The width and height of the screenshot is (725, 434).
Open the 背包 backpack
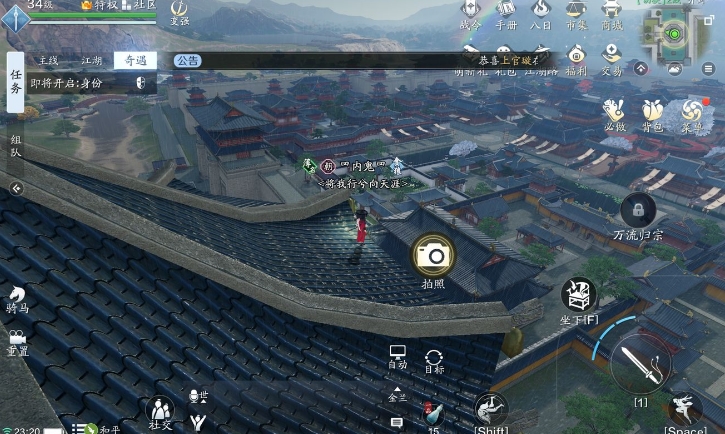pyautogui.click(x=652, y=113)
